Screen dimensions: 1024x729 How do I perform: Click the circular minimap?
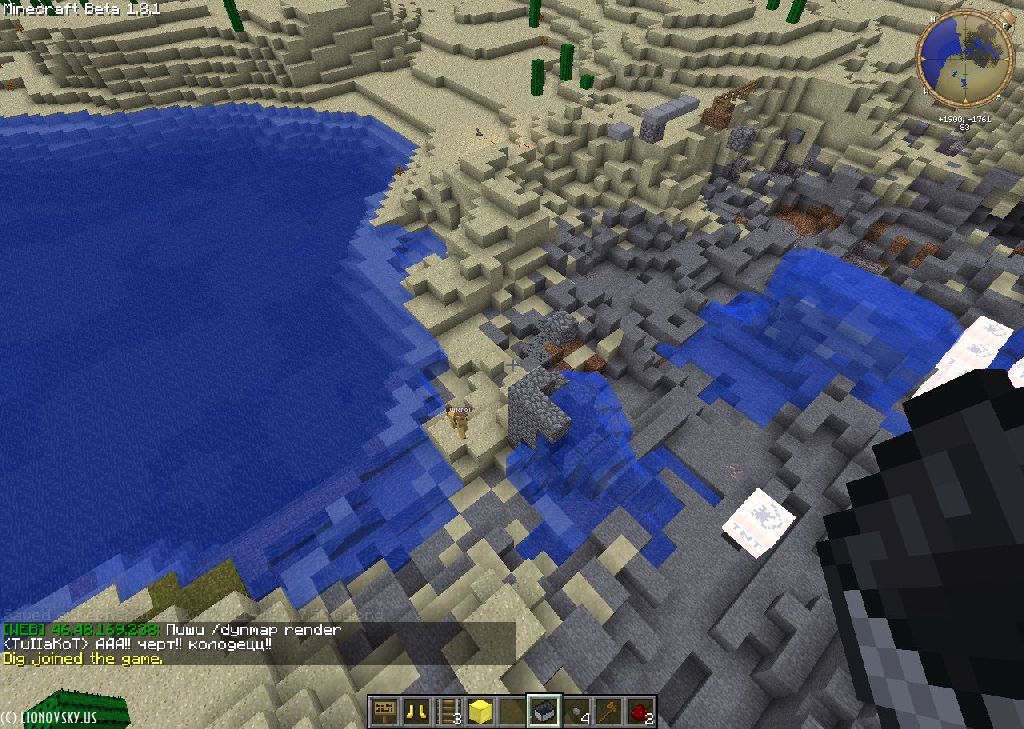tap(963, 58)
